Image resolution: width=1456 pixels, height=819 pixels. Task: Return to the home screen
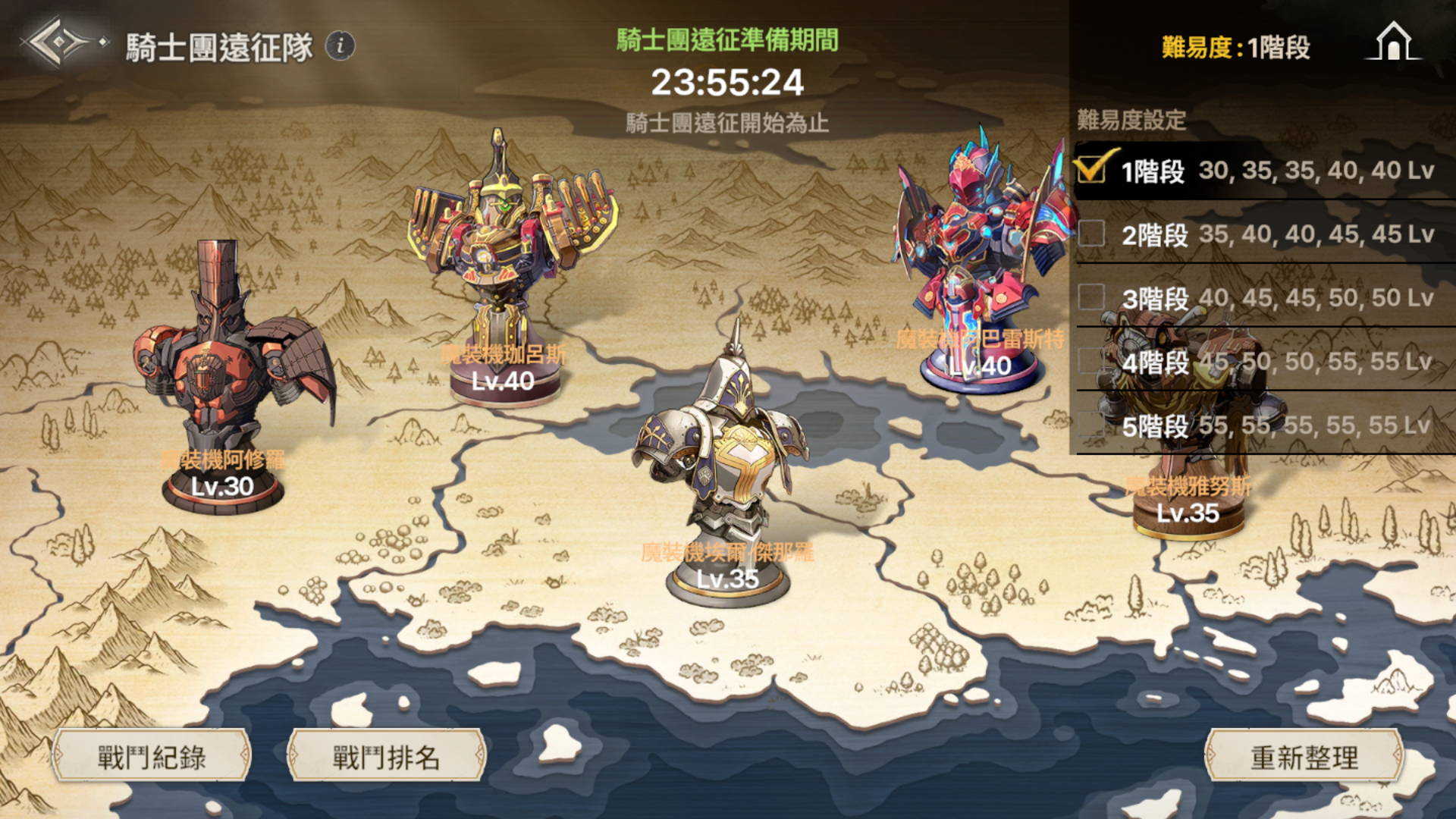(1393, 42)
